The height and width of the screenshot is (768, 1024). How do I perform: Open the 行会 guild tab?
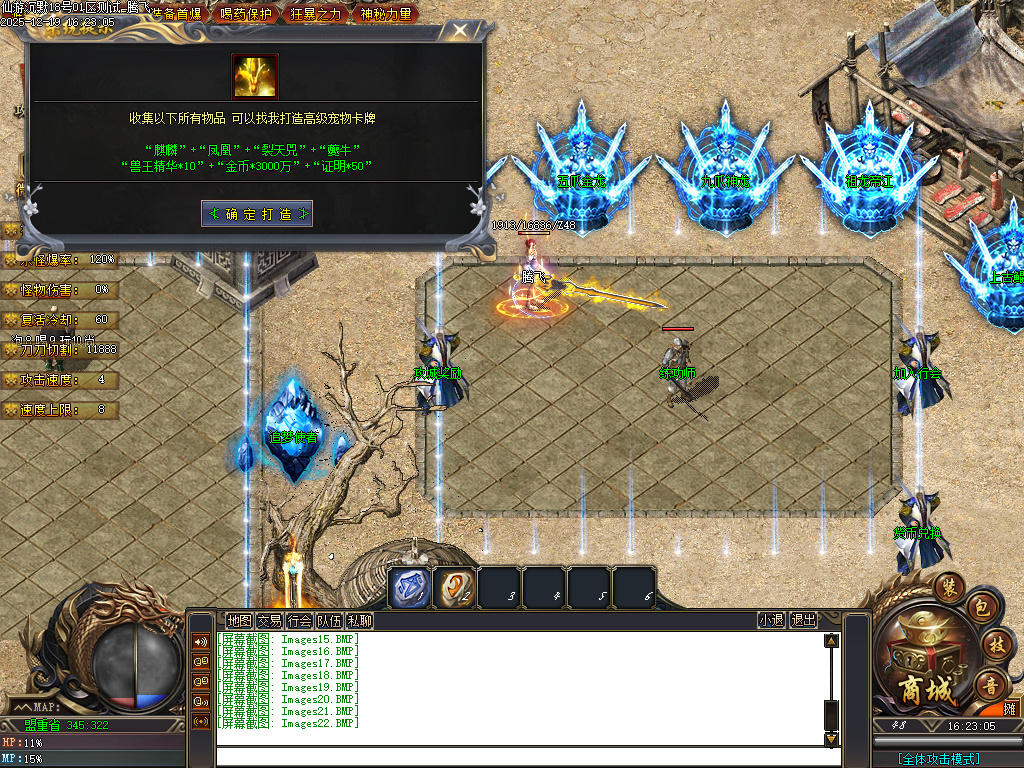[299, 620]
